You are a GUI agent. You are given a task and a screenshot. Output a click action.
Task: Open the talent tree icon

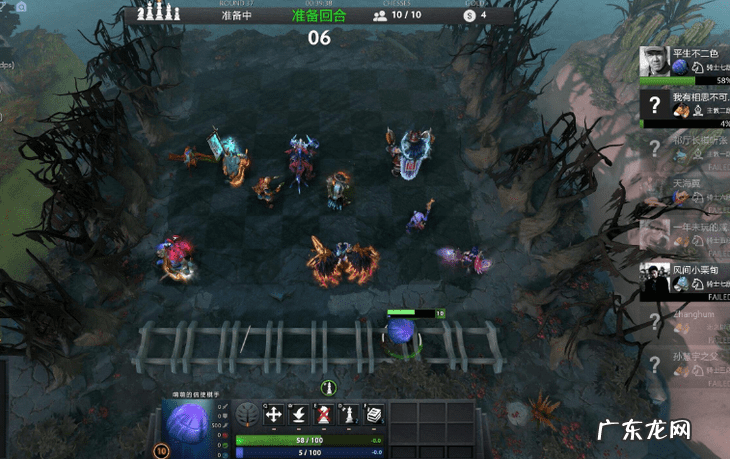point(247,414)
